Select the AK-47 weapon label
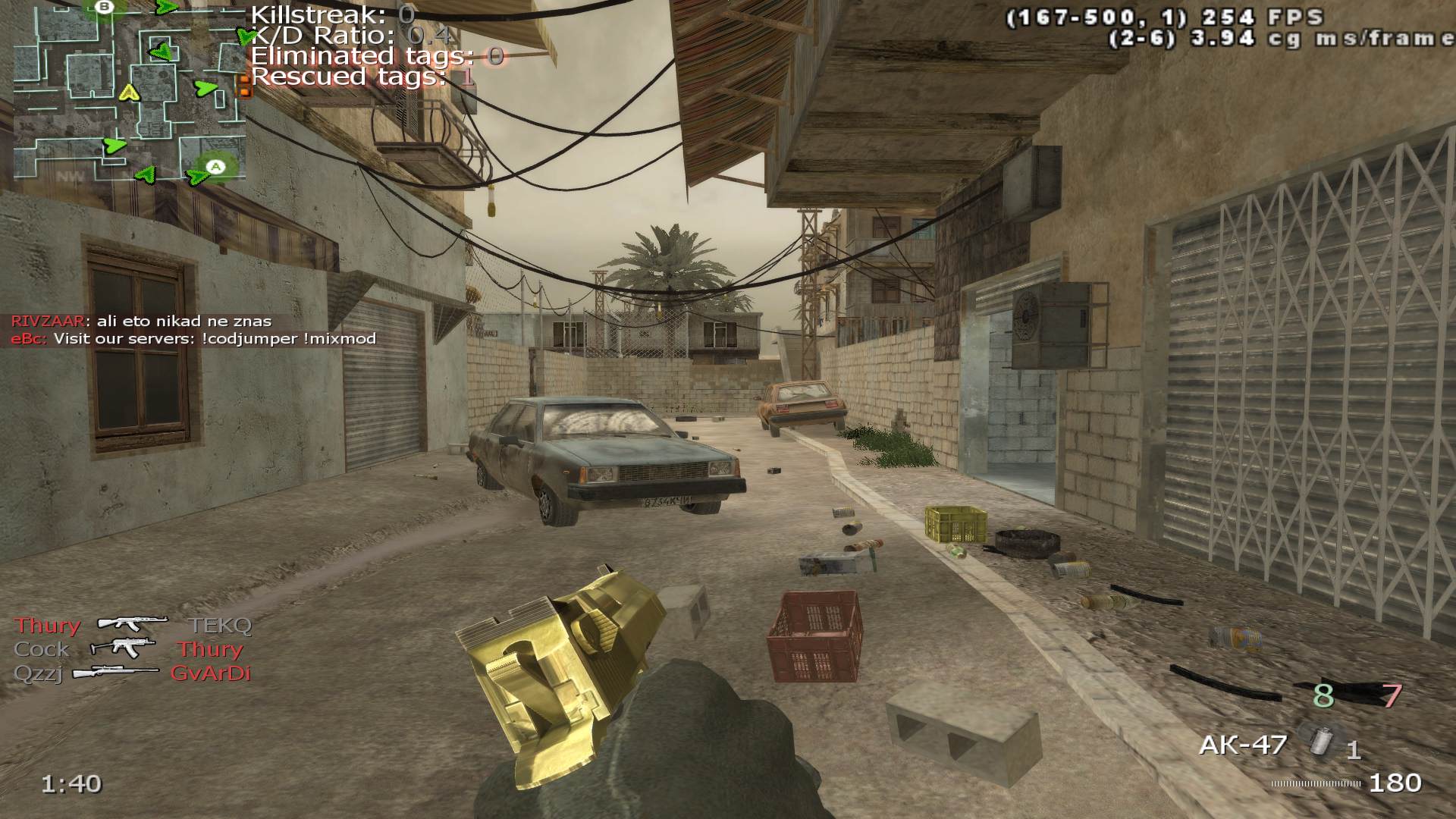Viewport: 1456px width, 819px height. [x=1242, y=745]
